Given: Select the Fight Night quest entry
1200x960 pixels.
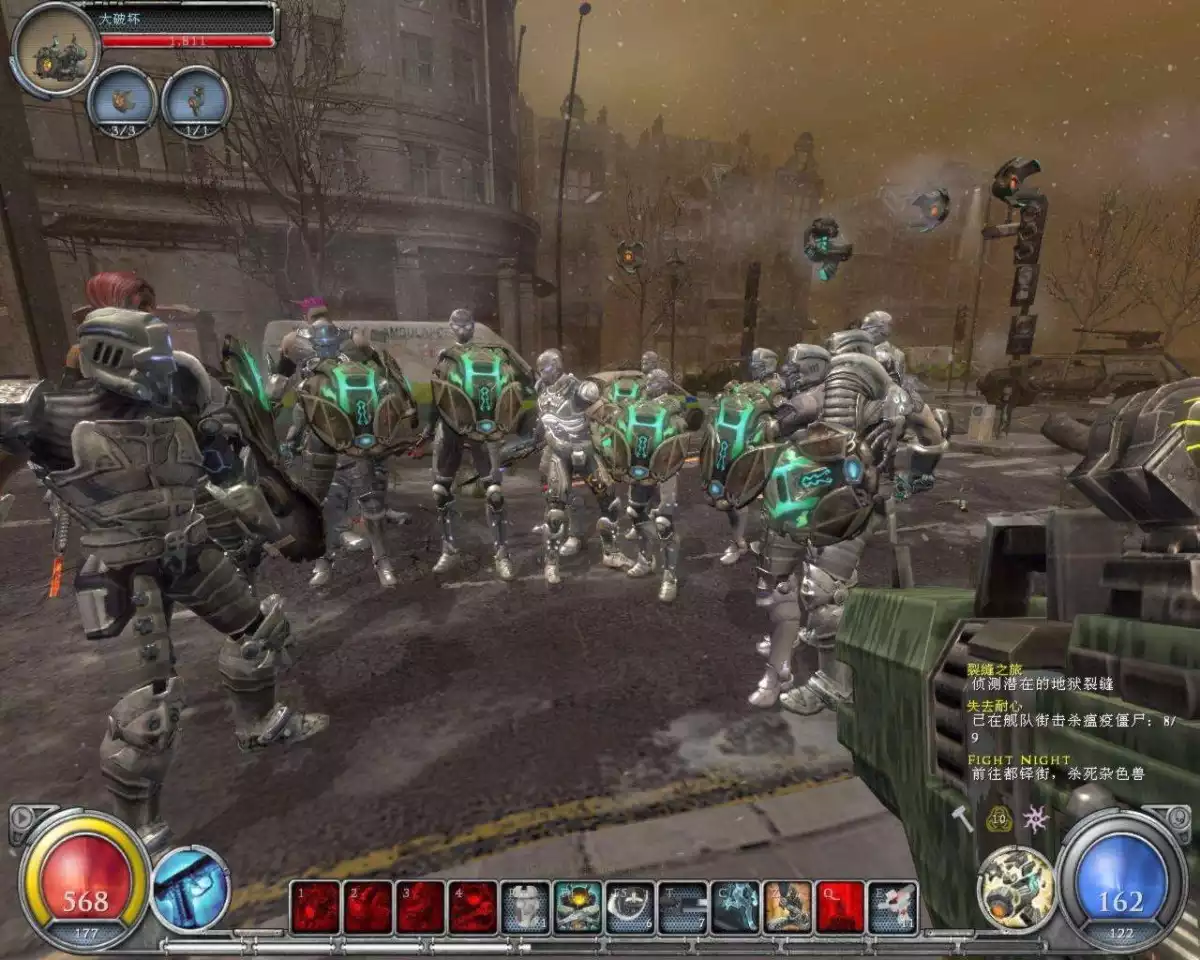Looking at the screenshot, I should pos(1018,760).
